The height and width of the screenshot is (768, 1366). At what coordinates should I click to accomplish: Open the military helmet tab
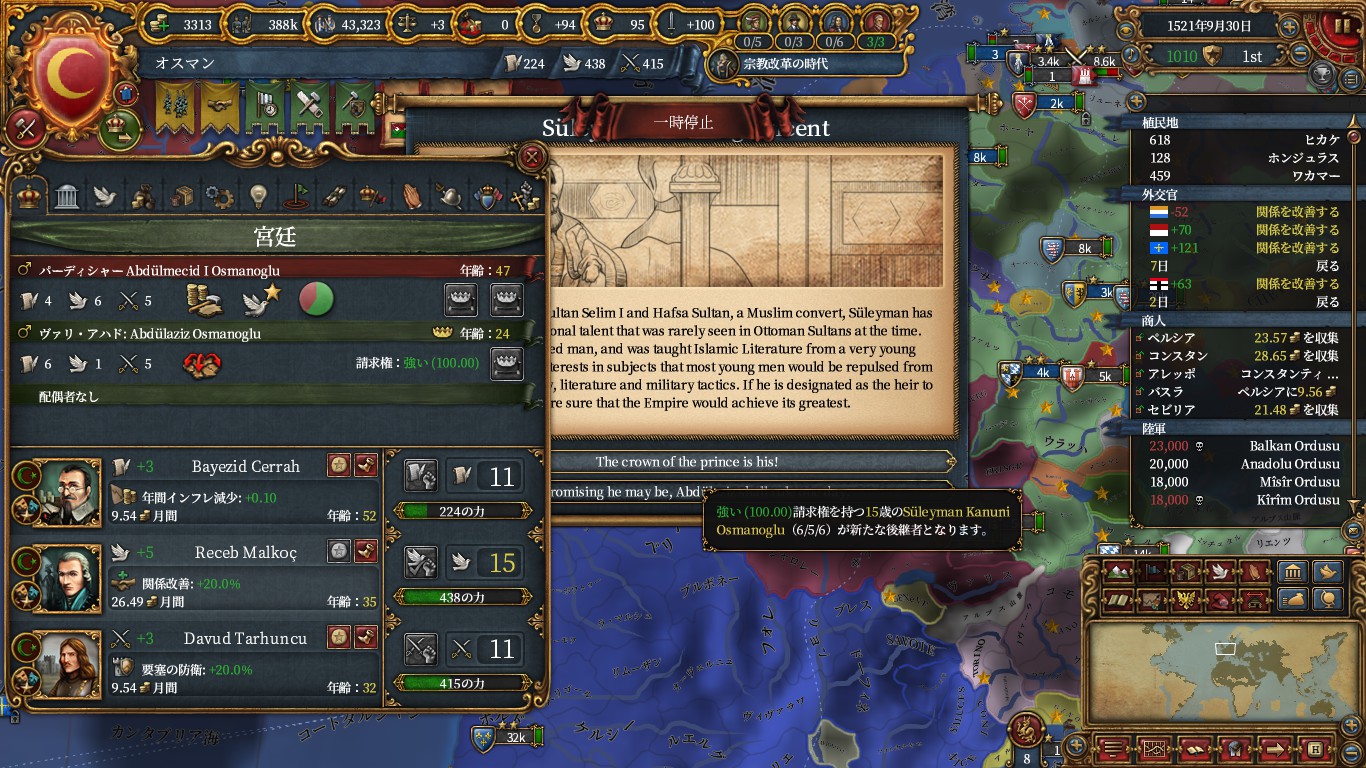click(449, 195)
